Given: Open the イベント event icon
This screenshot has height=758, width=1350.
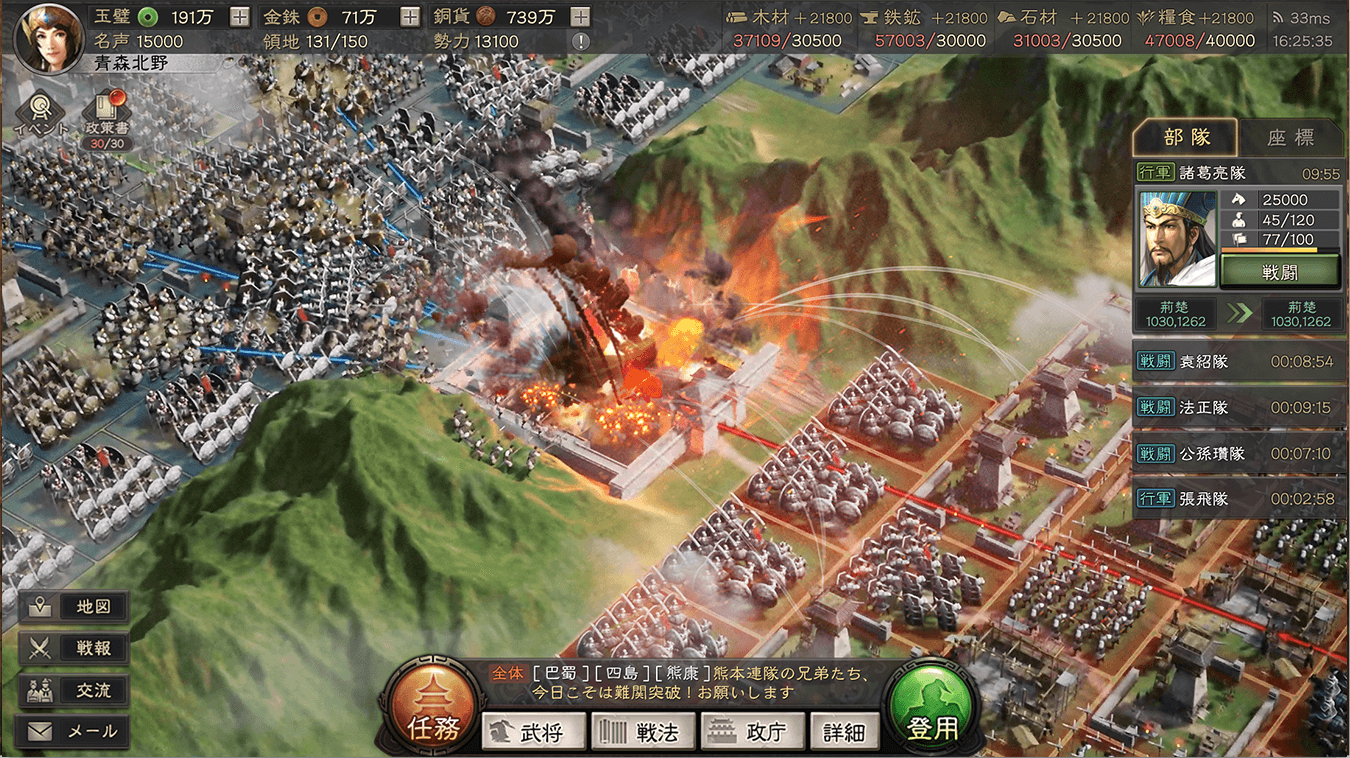Looking at the screenshot, I should [42, 112].
